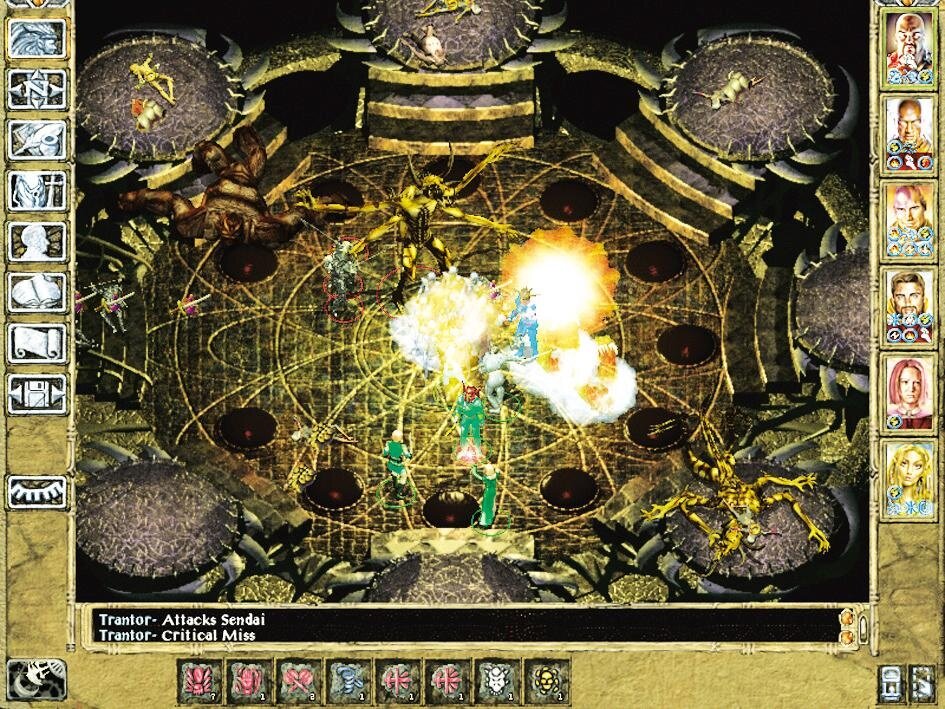Image resolution: width=945 pixels, height=709 pixels.
Task: Choose the yellow skull spell icon
Action: pyautogui.click(x=545, y=680)
